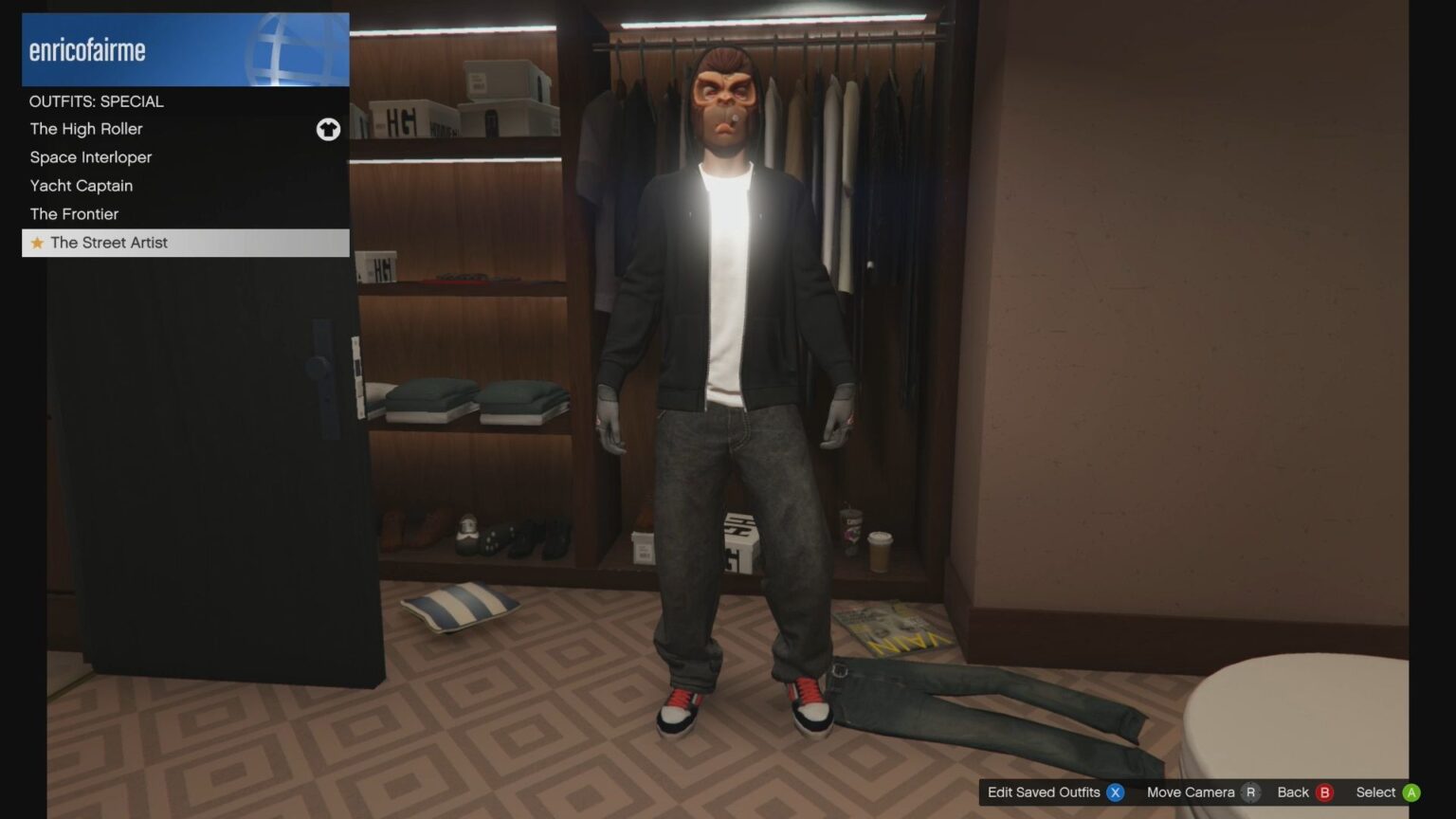Image resolution: width=1456 pixels, height=819 pixels.
Task: Click the blue X controller button icon
Action: [x=1116, y=792]
